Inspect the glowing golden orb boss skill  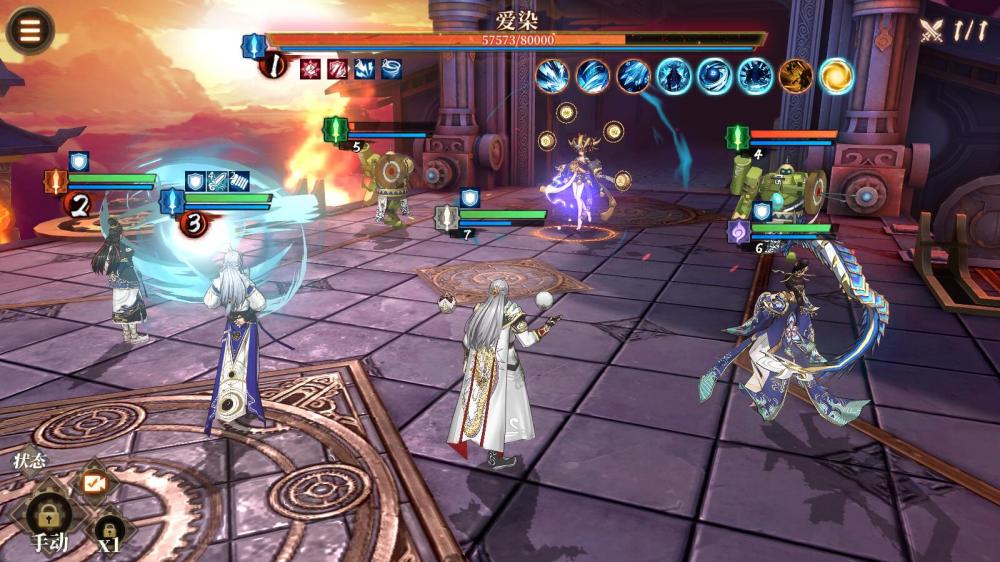coord(836,76)
